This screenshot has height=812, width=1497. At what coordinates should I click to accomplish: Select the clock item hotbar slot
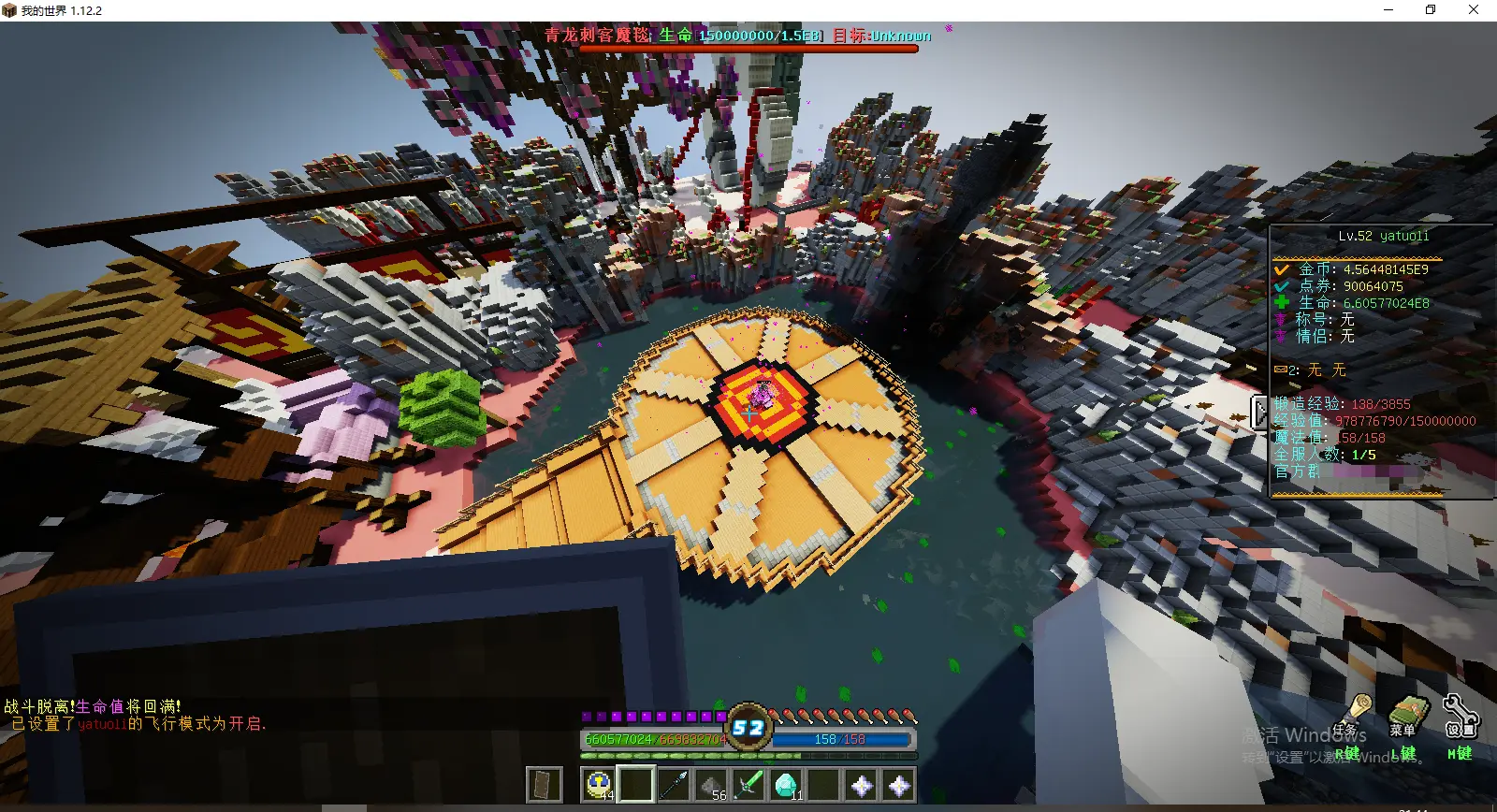(599, 785)
